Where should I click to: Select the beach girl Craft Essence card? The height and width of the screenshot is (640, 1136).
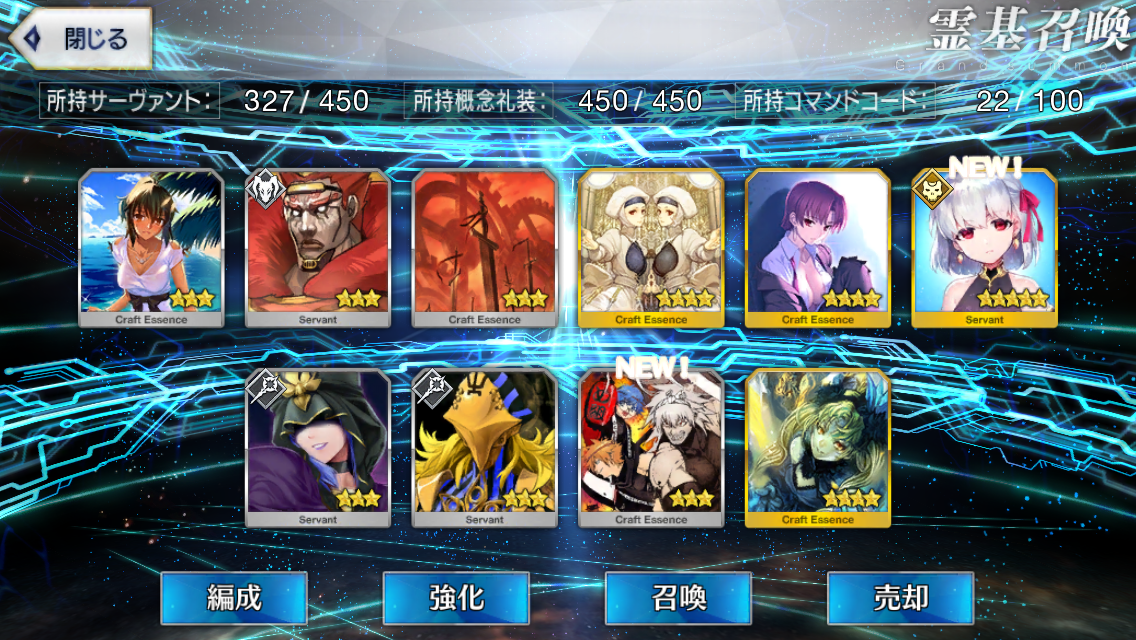coord(151,248)
